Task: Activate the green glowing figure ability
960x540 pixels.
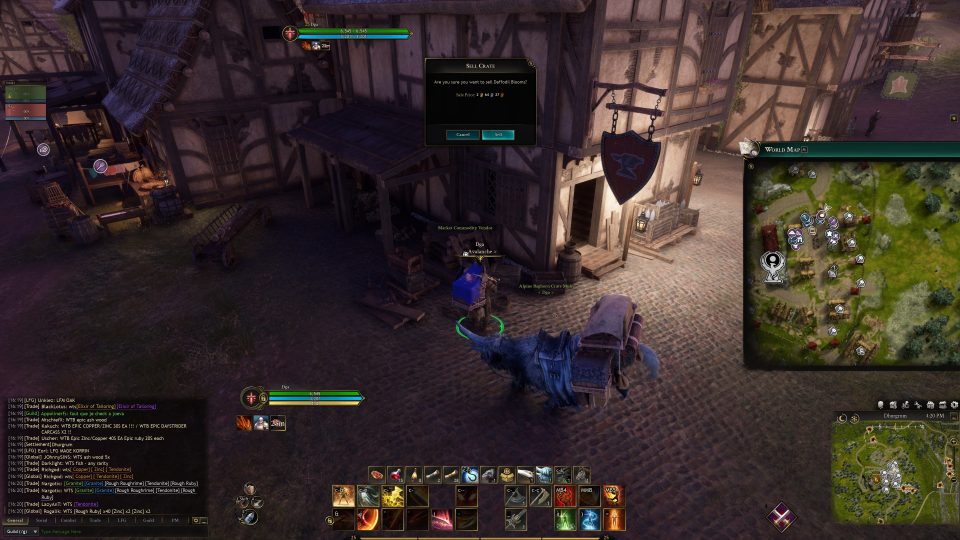Action: [565, 519]
